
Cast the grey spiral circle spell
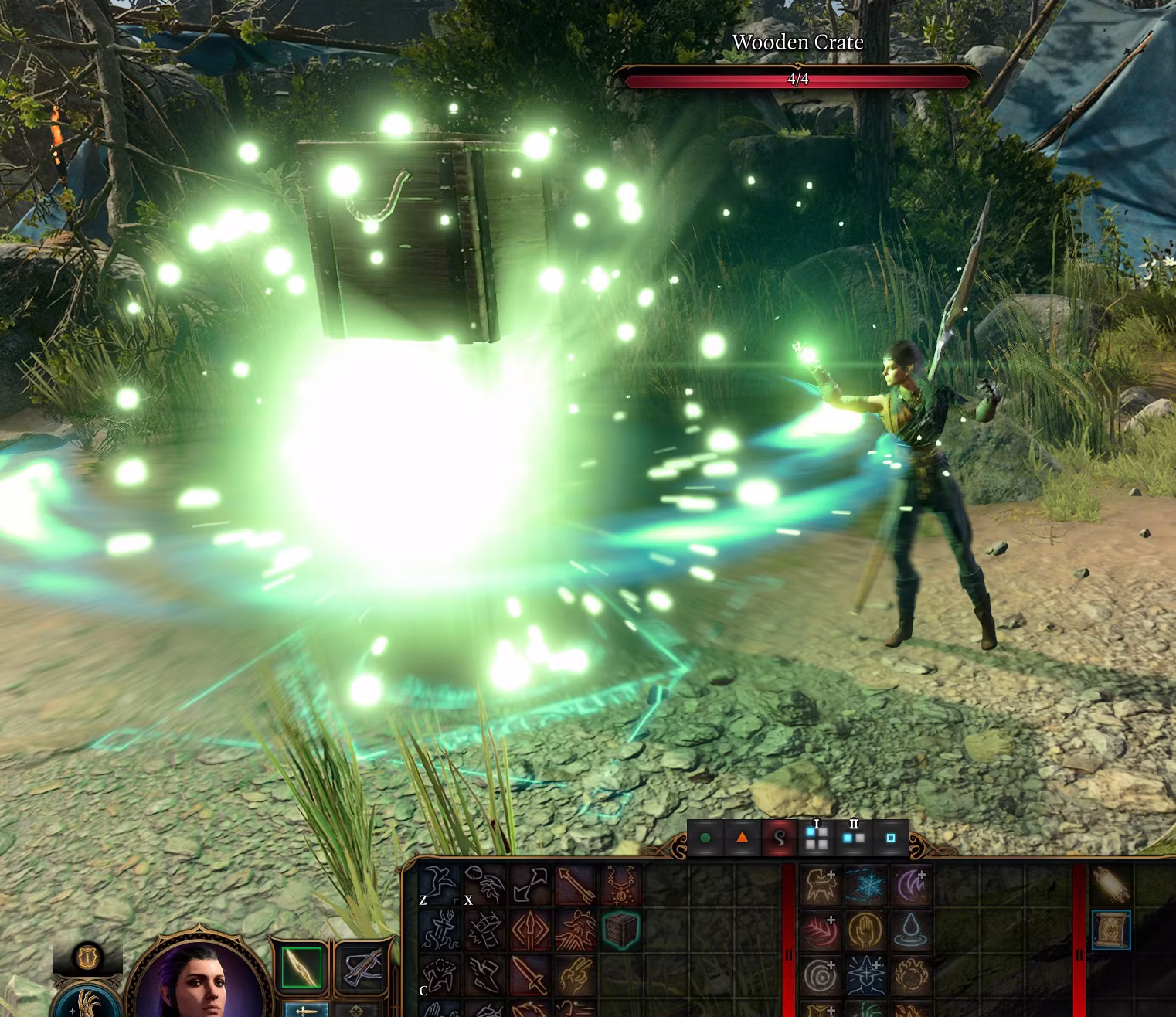(821, 975)
